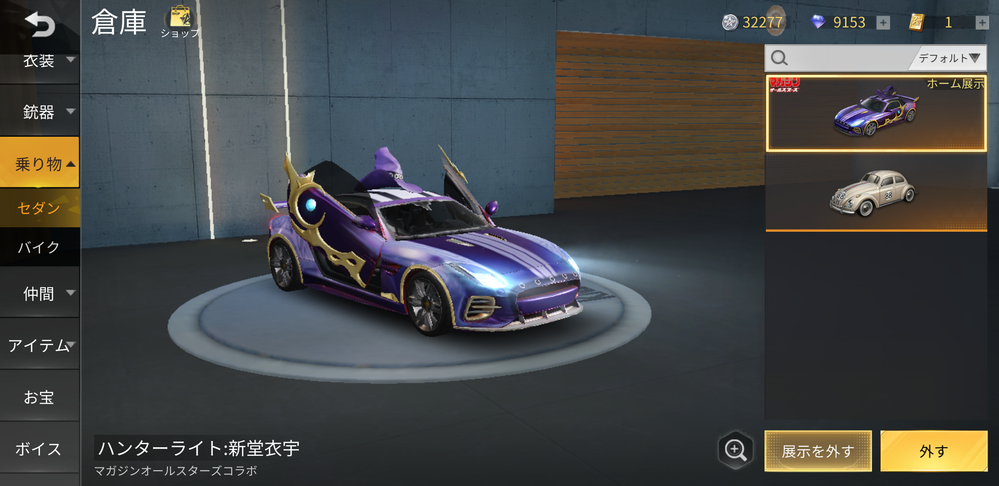Click 展示を外す to remove display
Viewport: 999px width, 486px height.
[818, 451]
